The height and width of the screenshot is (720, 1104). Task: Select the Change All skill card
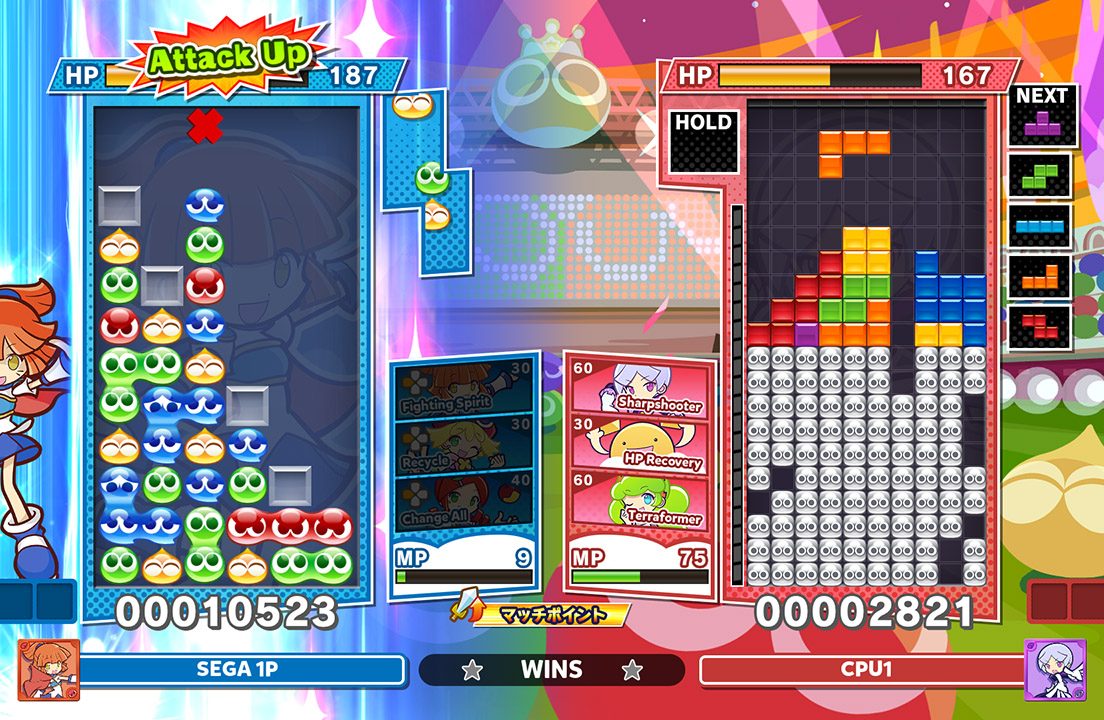tap(462, 504)
